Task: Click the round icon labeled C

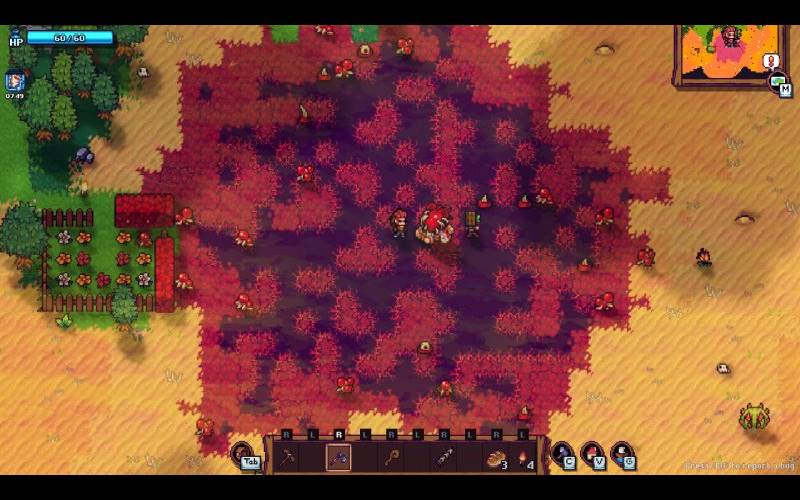Action: click(x=563, y=455)
